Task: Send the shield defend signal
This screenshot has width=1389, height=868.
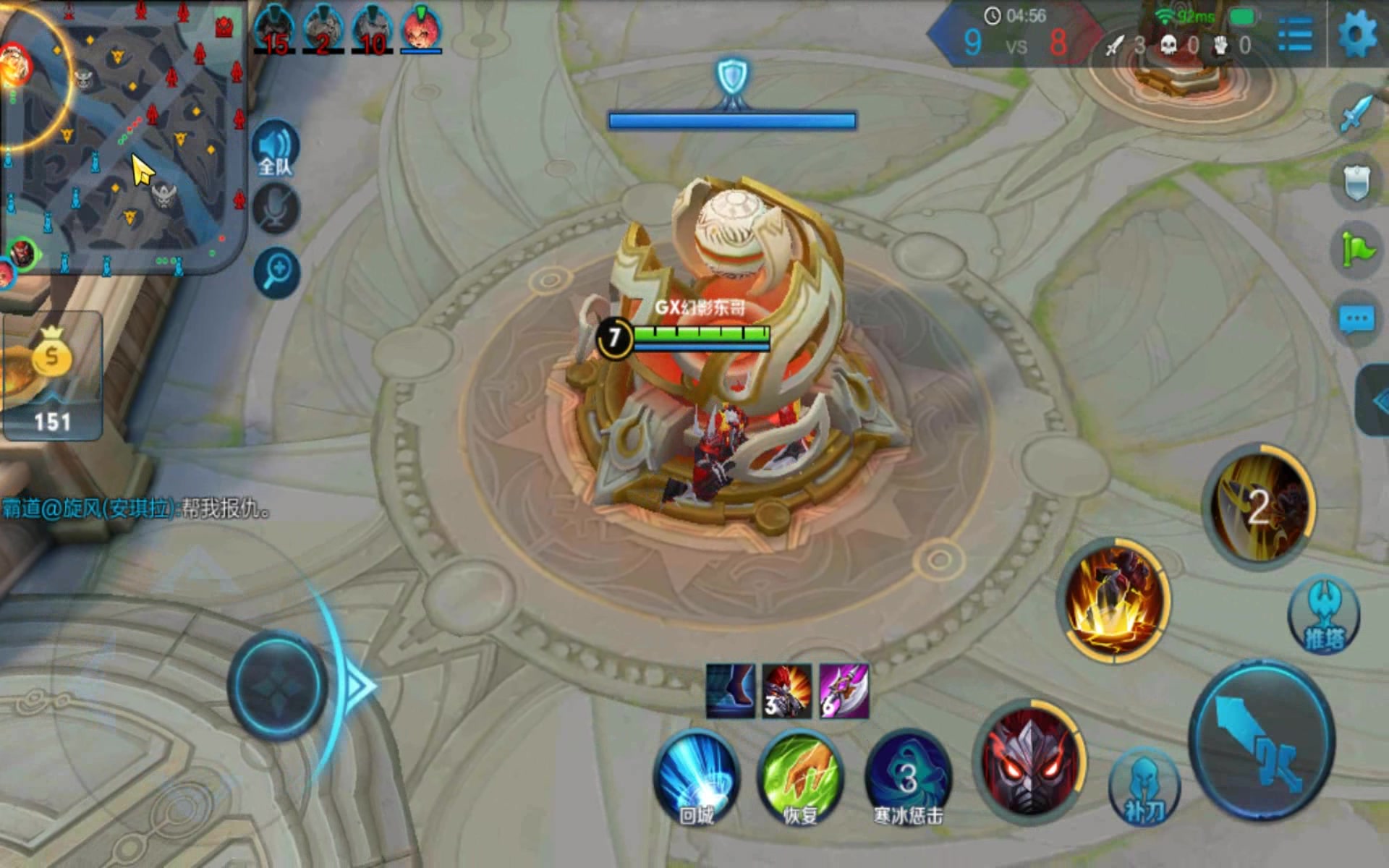Action: point(1356,182)
